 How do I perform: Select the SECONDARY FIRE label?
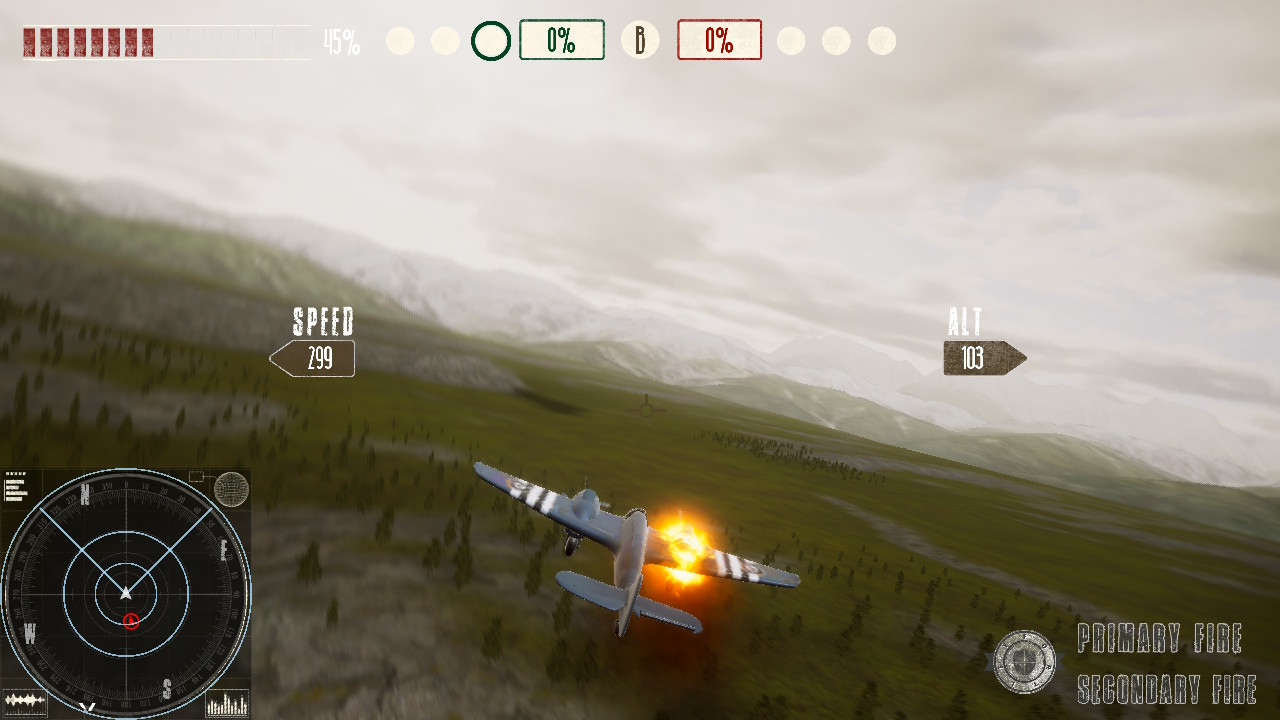tap(1167, 690)
